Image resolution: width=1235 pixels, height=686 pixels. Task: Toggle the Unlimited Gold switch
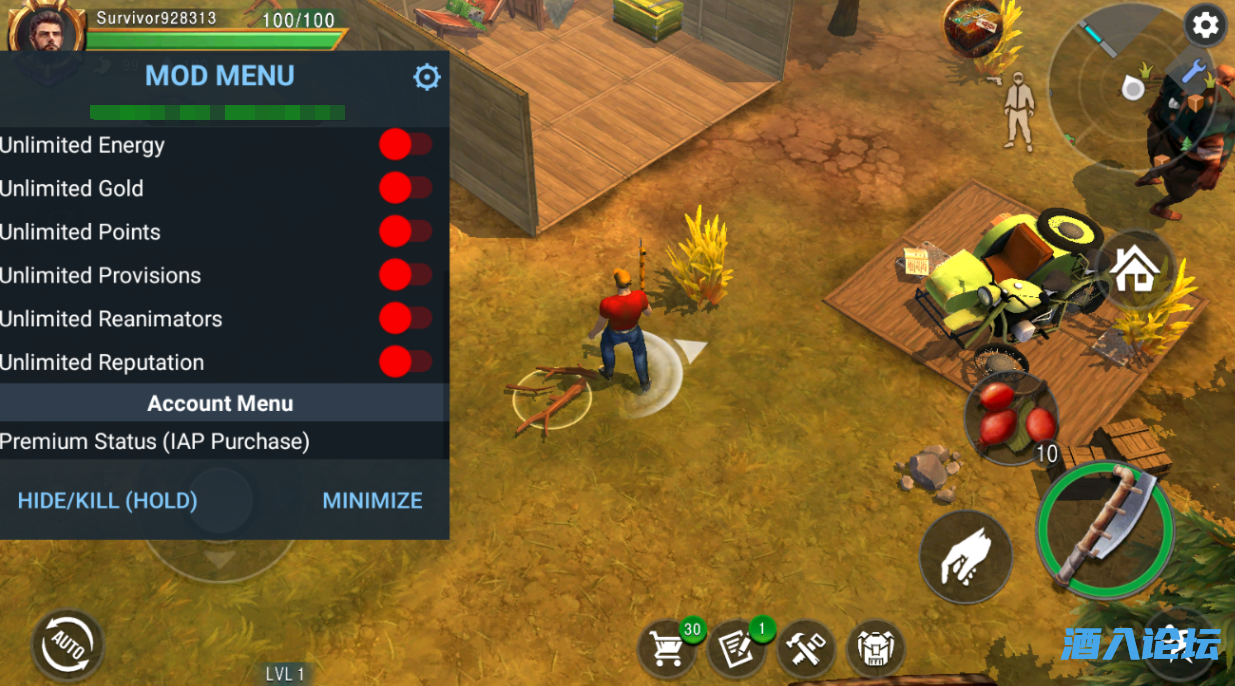coord(405,188)
